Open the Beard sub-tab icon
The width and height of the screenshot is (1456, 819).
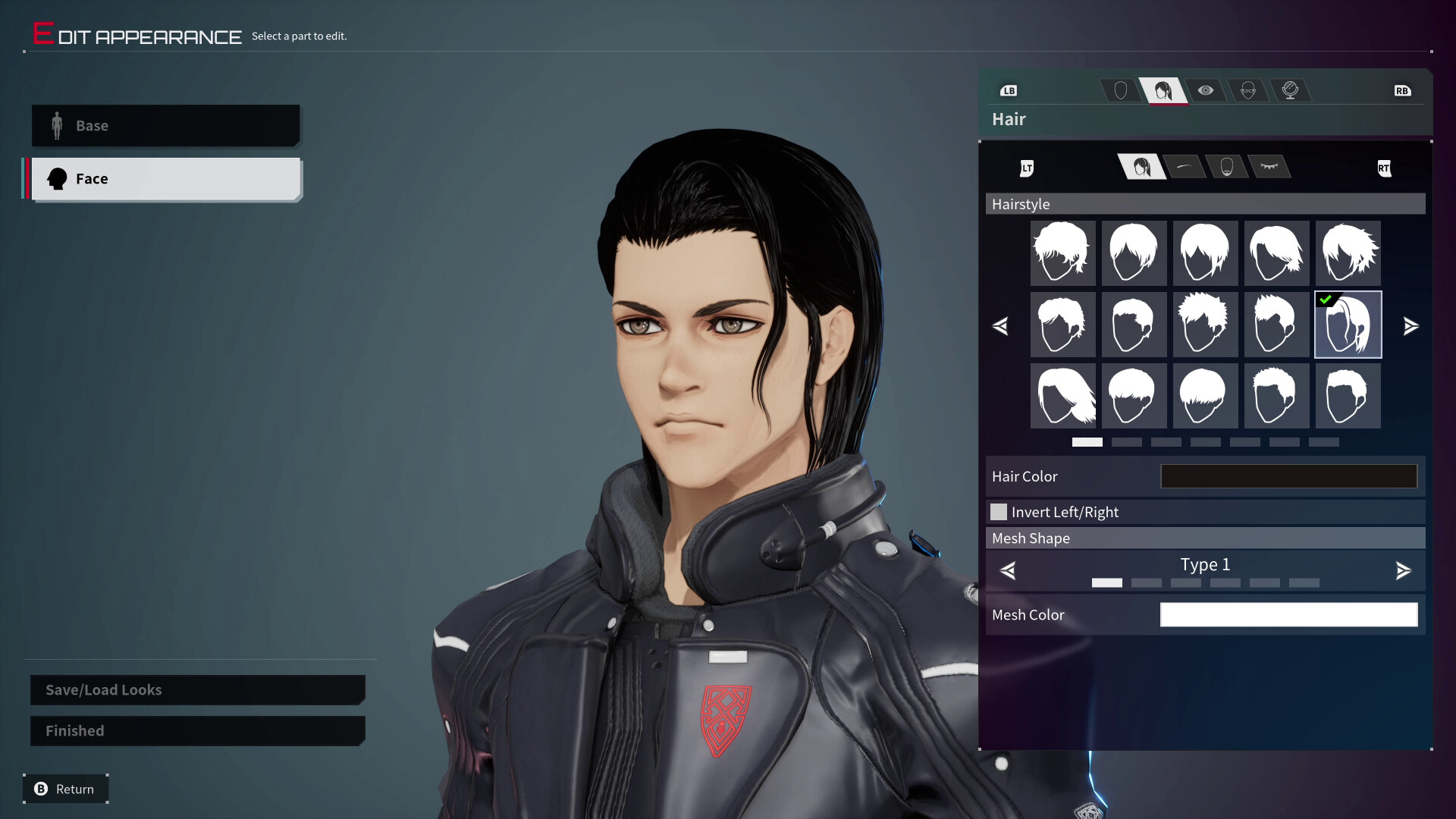coord(1227,168)
